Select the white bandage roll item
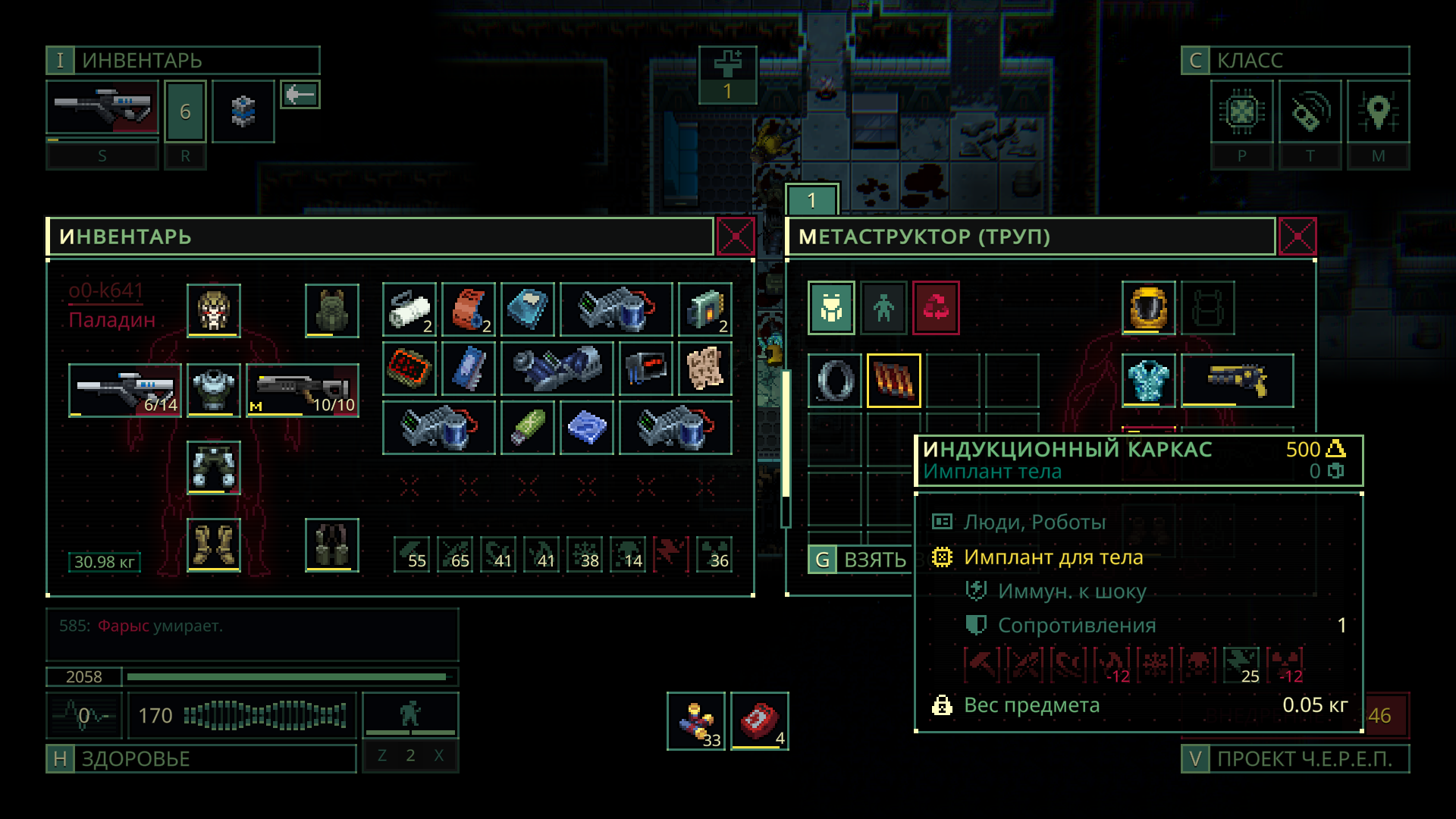Image resolution: width=1456 pixels, height=819 pixels. click(409, 309)
